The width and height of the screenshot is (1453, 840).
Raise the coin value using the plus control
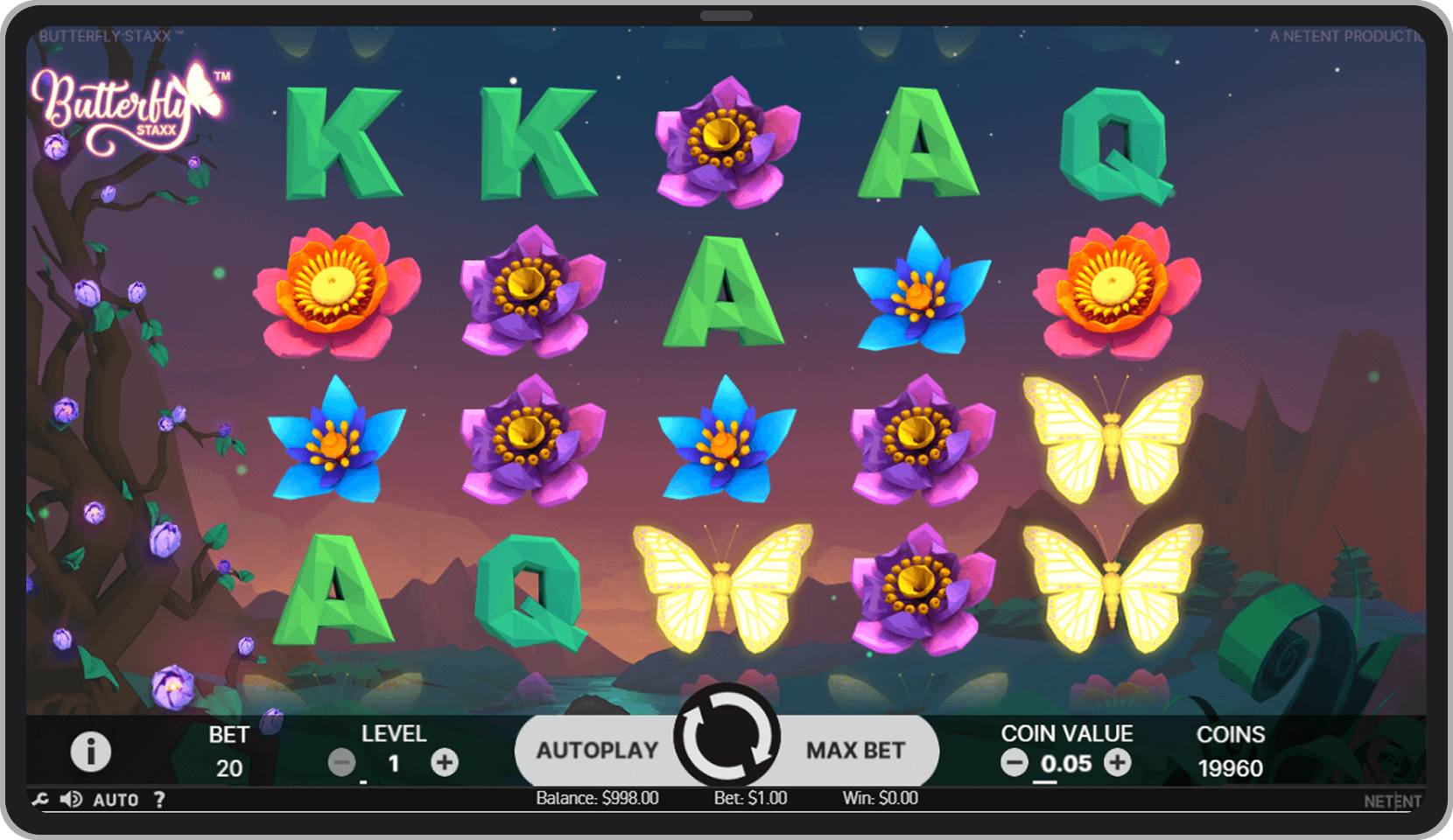[1118, 762]
